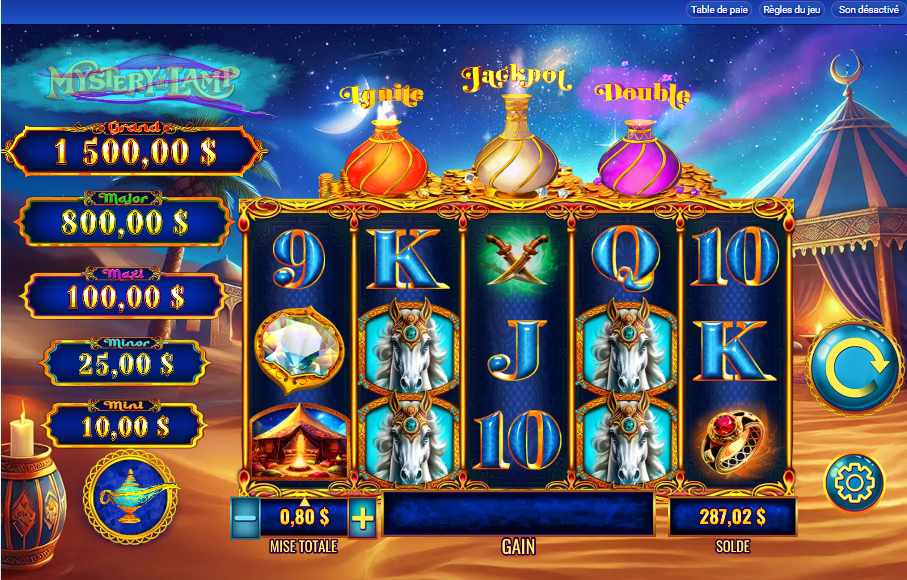Toggle the Son désactivé sound button
This screenshot has height=580, width=907.
point(868,9)
